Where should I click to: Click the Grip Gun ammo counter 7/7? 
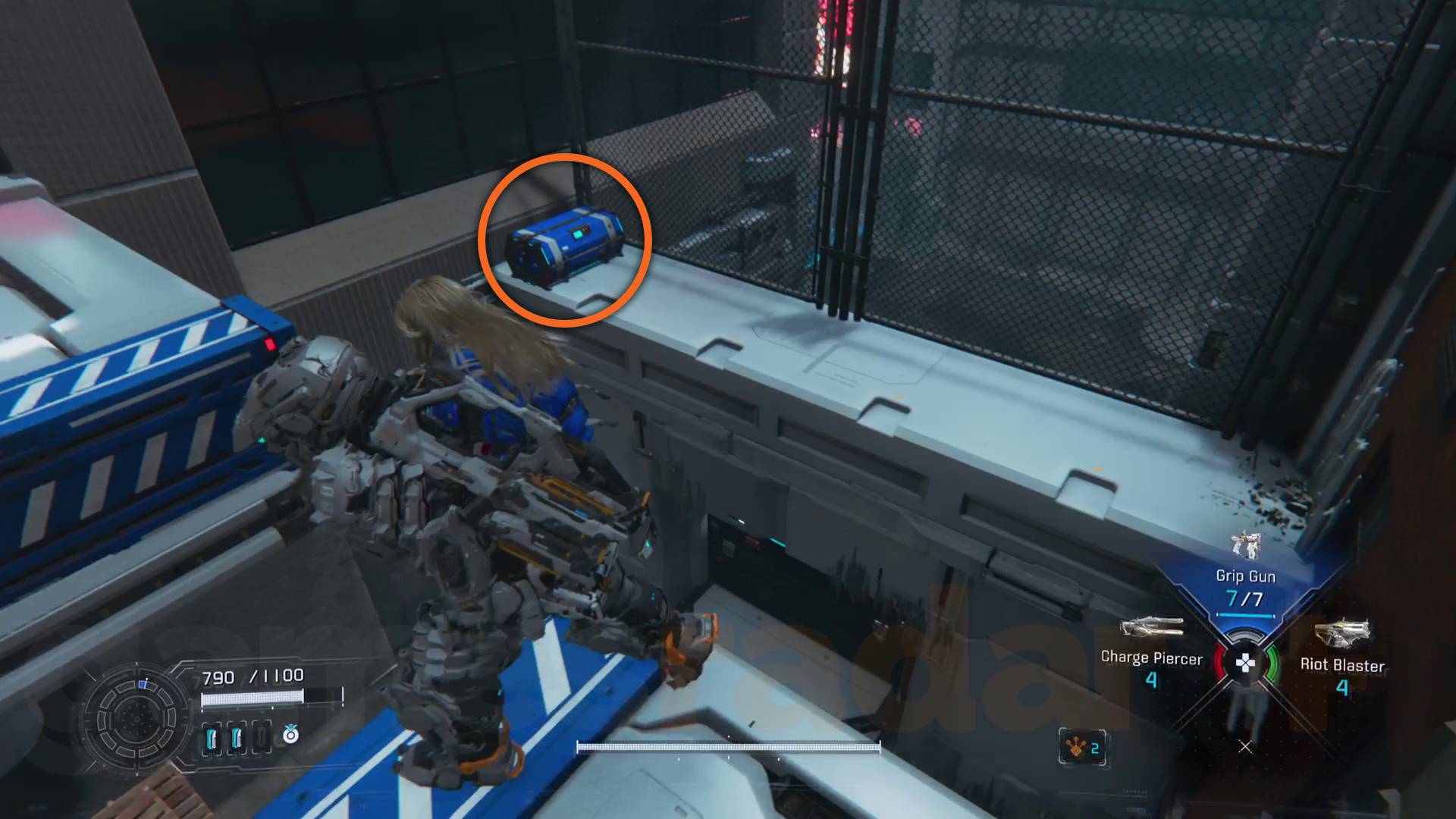pos(1245,599)
